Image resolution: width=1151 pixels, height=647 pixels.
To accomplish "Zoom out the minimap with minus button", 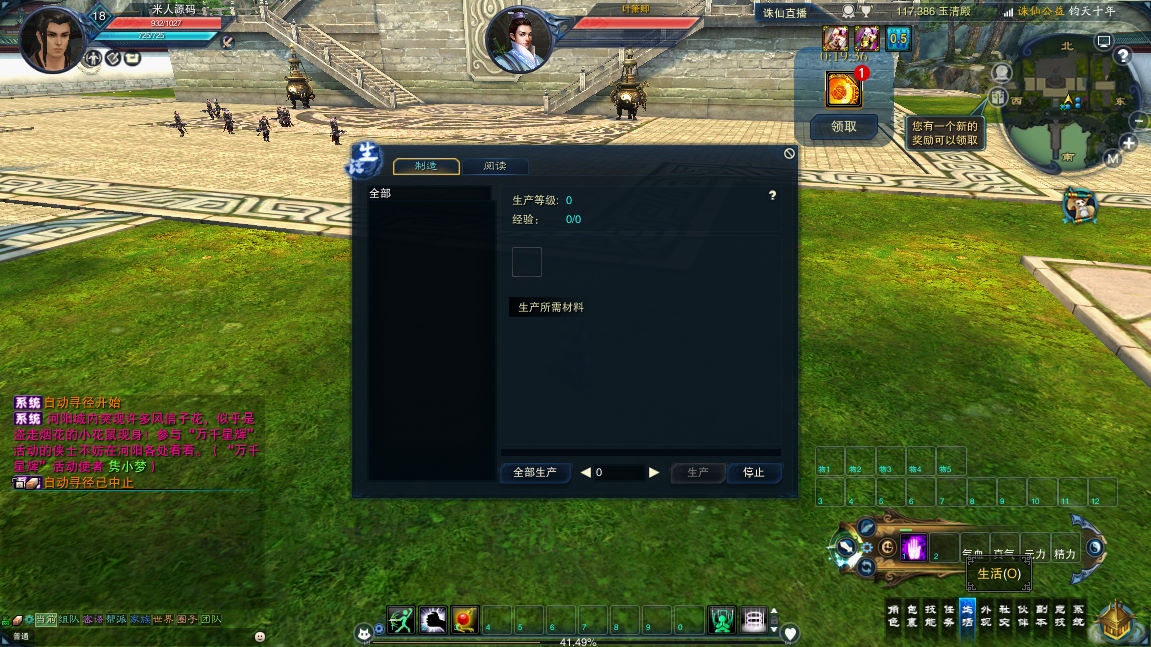I will (x=1139, y=120).
